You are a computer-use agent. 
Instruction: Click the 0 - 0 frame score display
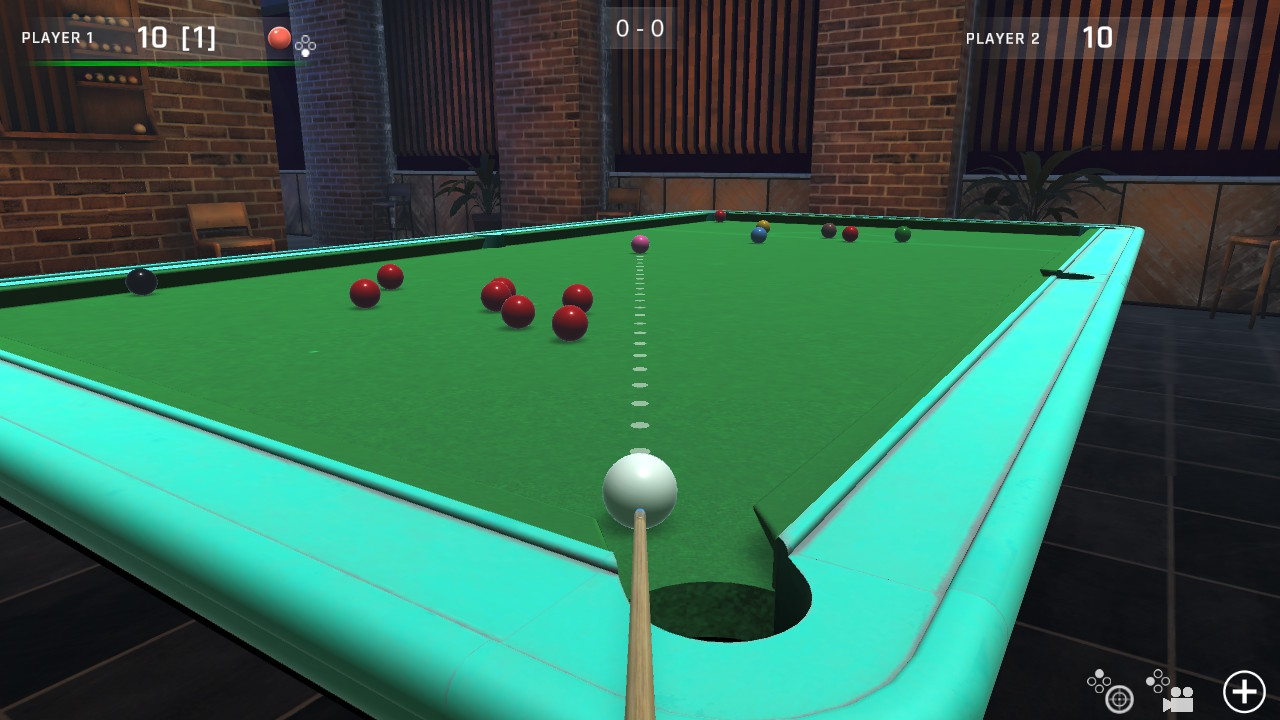click(x=640, y=28)
